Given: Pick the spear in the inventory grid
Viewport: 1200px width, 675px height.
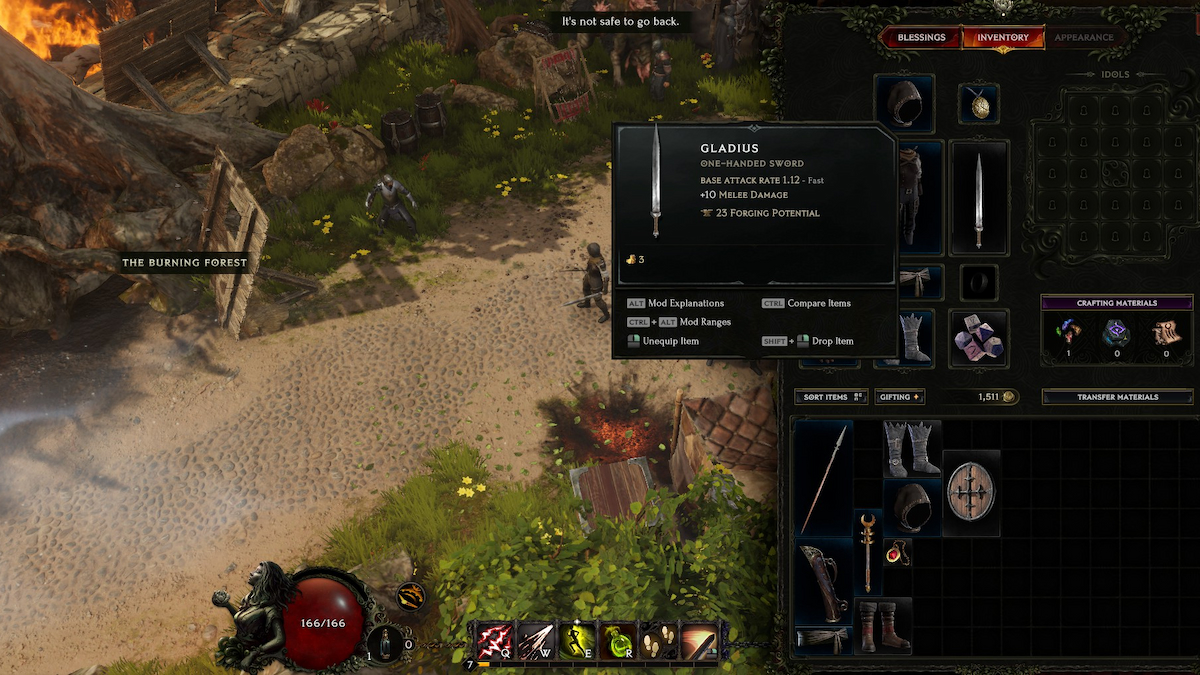Looking at the screenshot, I should 824,478.
